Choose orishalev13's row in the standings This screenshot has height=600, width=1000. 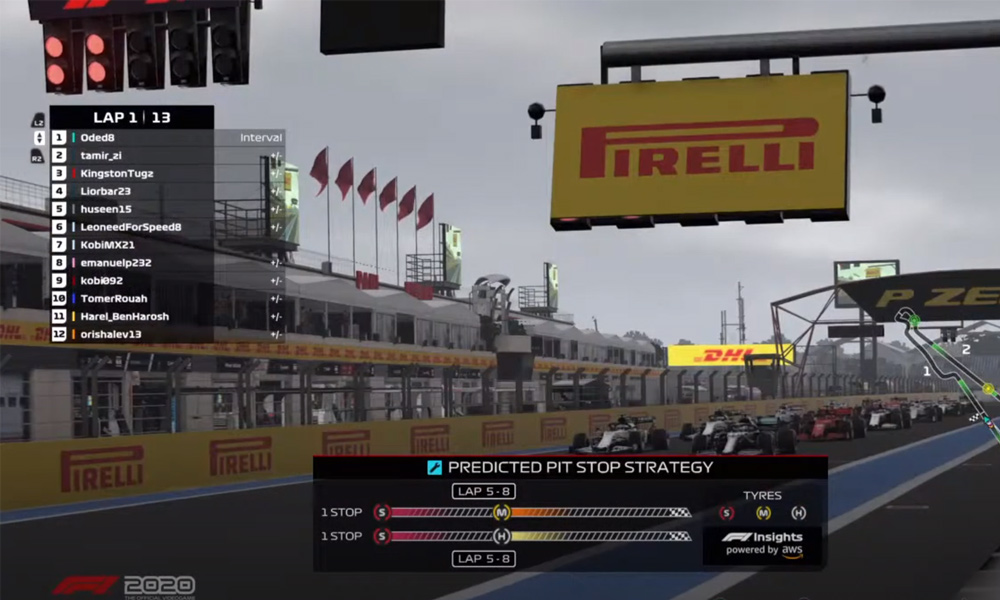(x=113, y=335)
